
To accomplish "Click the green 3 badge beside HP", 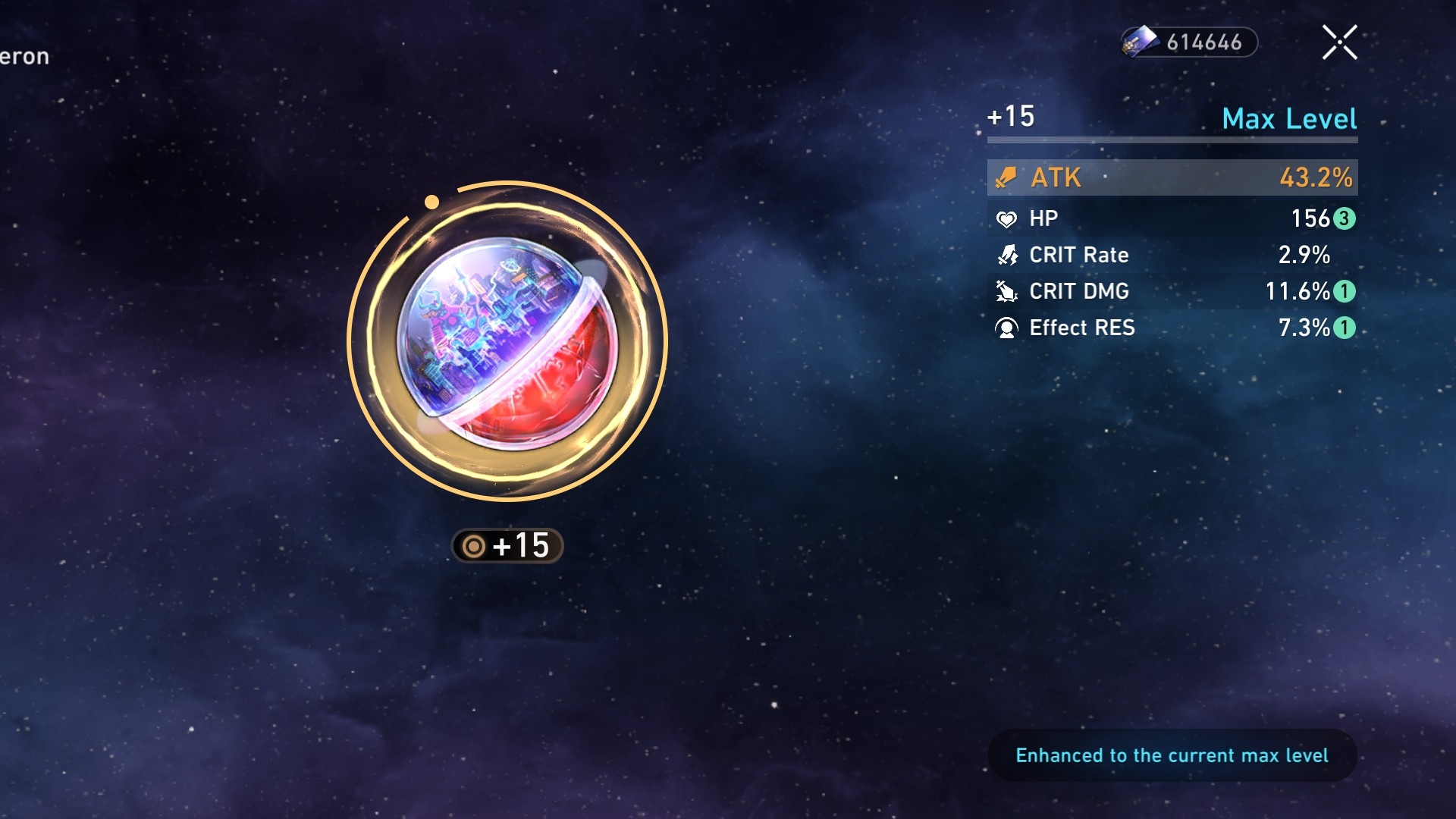I will (x=1343, y=219).
